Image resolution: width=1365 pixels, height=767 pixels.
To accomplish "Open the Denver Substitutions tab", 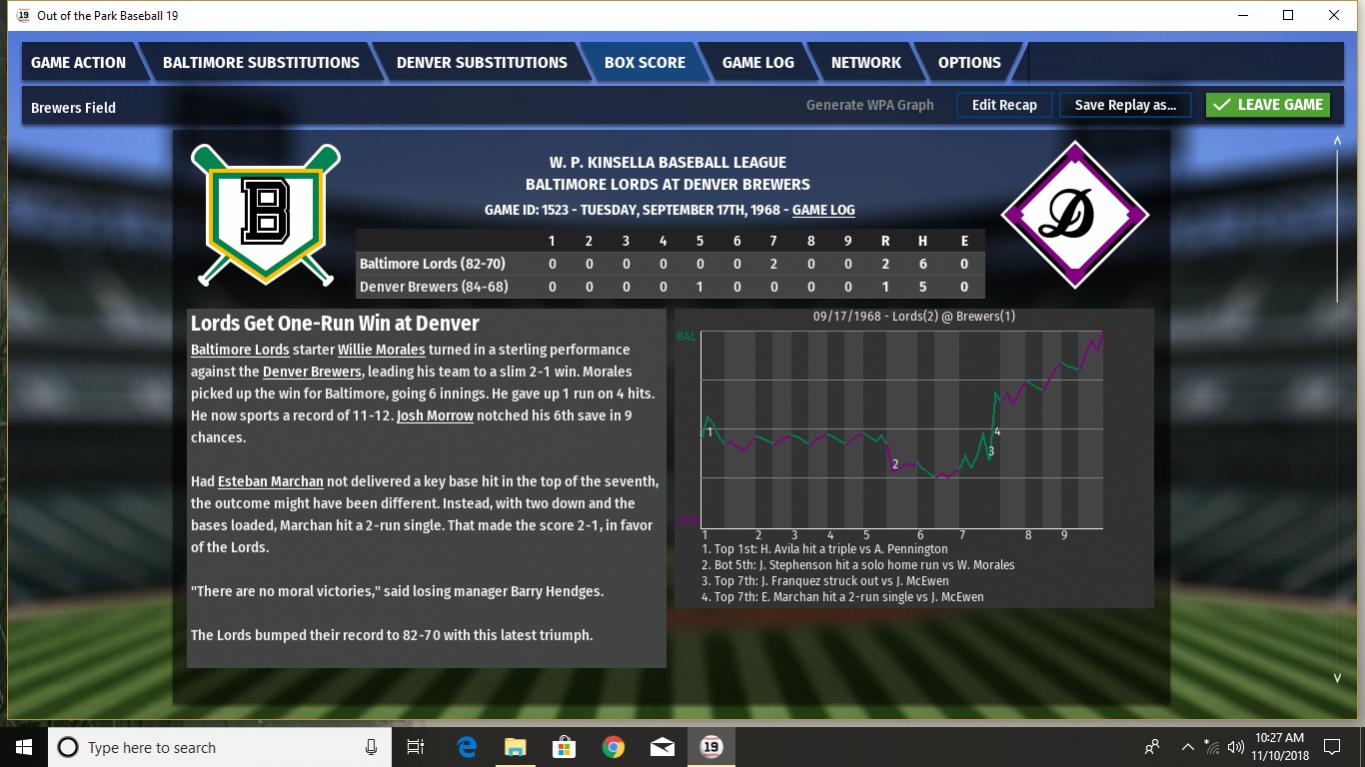I will point(481,62).
